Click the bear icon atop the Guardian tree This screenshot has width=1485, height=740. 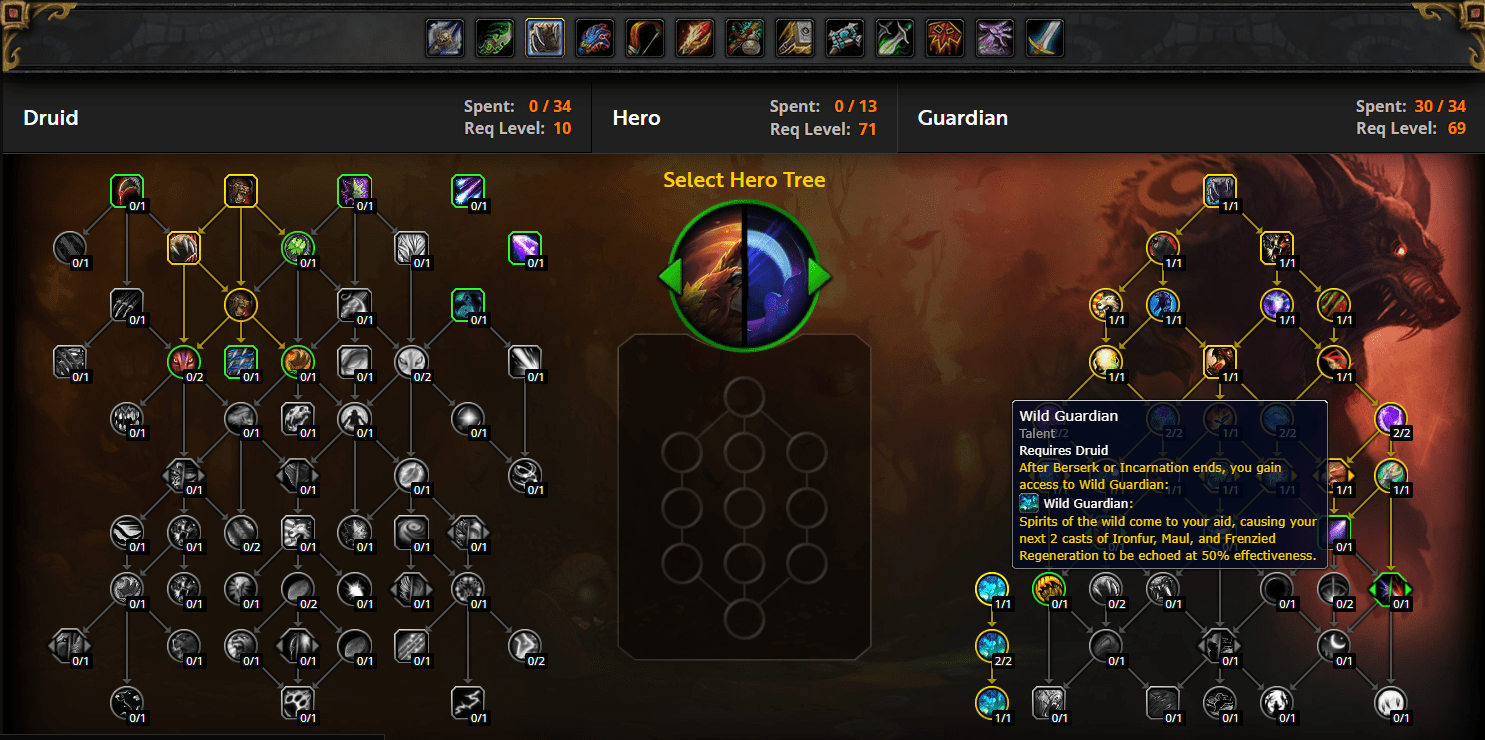click(x=1219, y=190)
